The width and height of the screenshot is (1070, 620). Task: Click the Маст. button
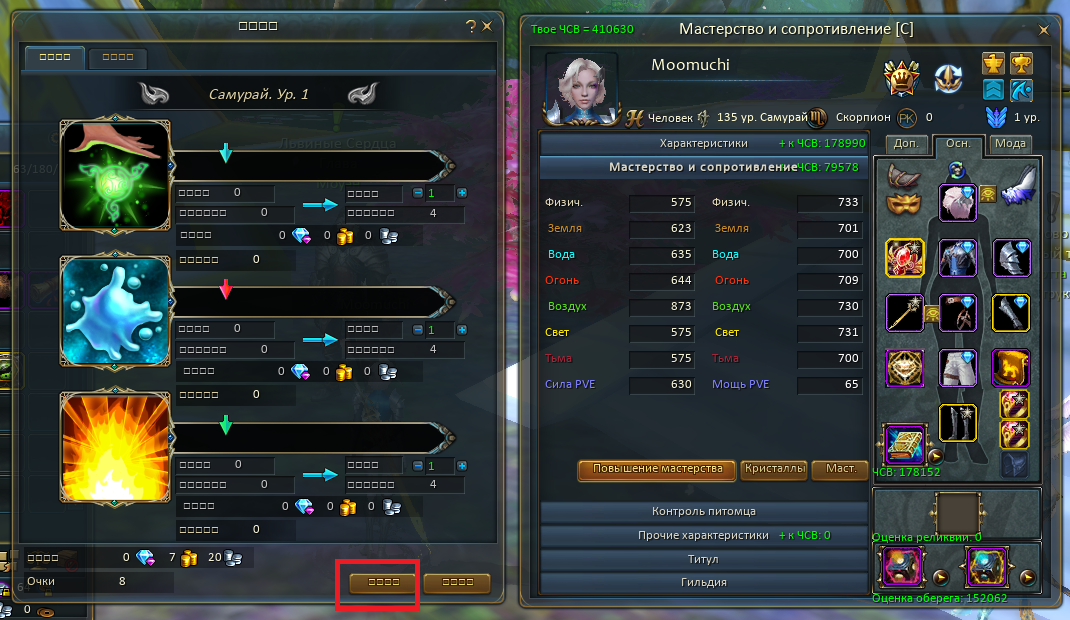840,469
